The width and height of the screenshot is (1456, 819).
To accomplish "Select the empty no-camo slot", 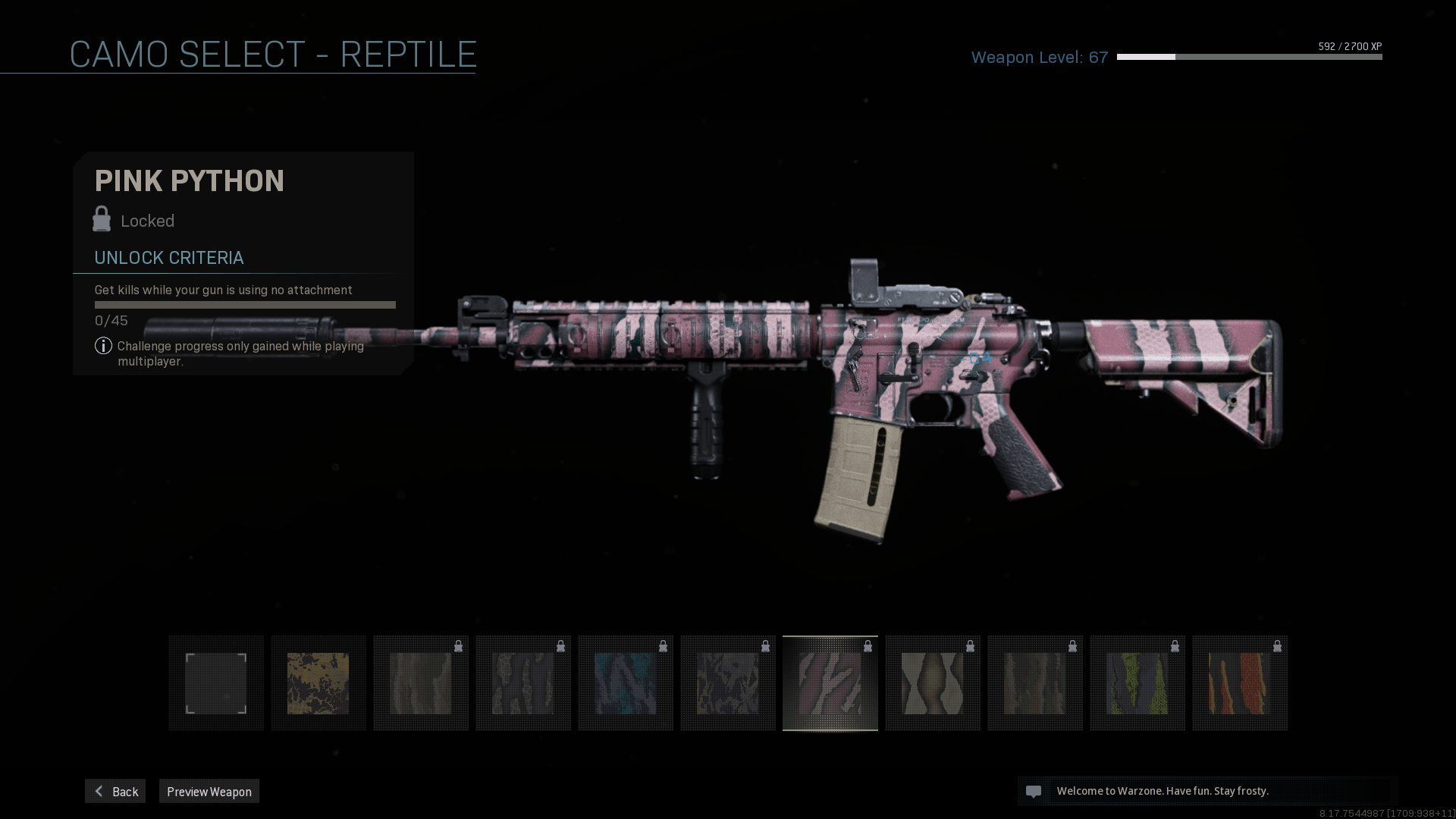I will [216, 683].
